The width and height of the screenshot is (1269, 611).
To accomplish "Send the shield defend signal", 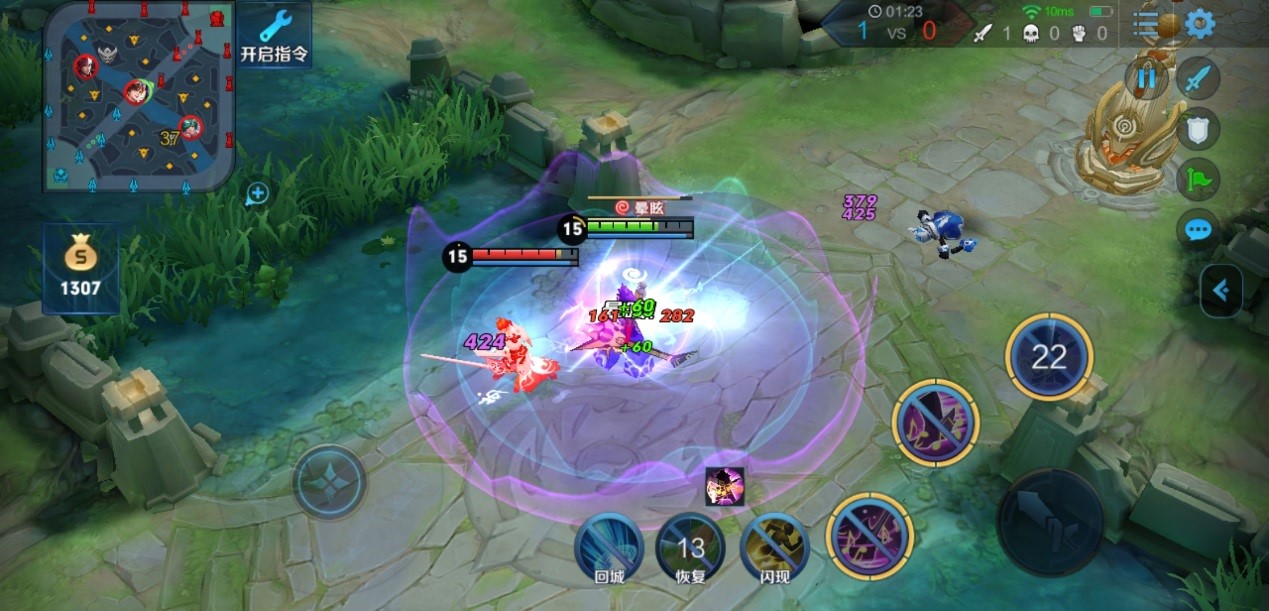I will click(x=1198, y=129).
